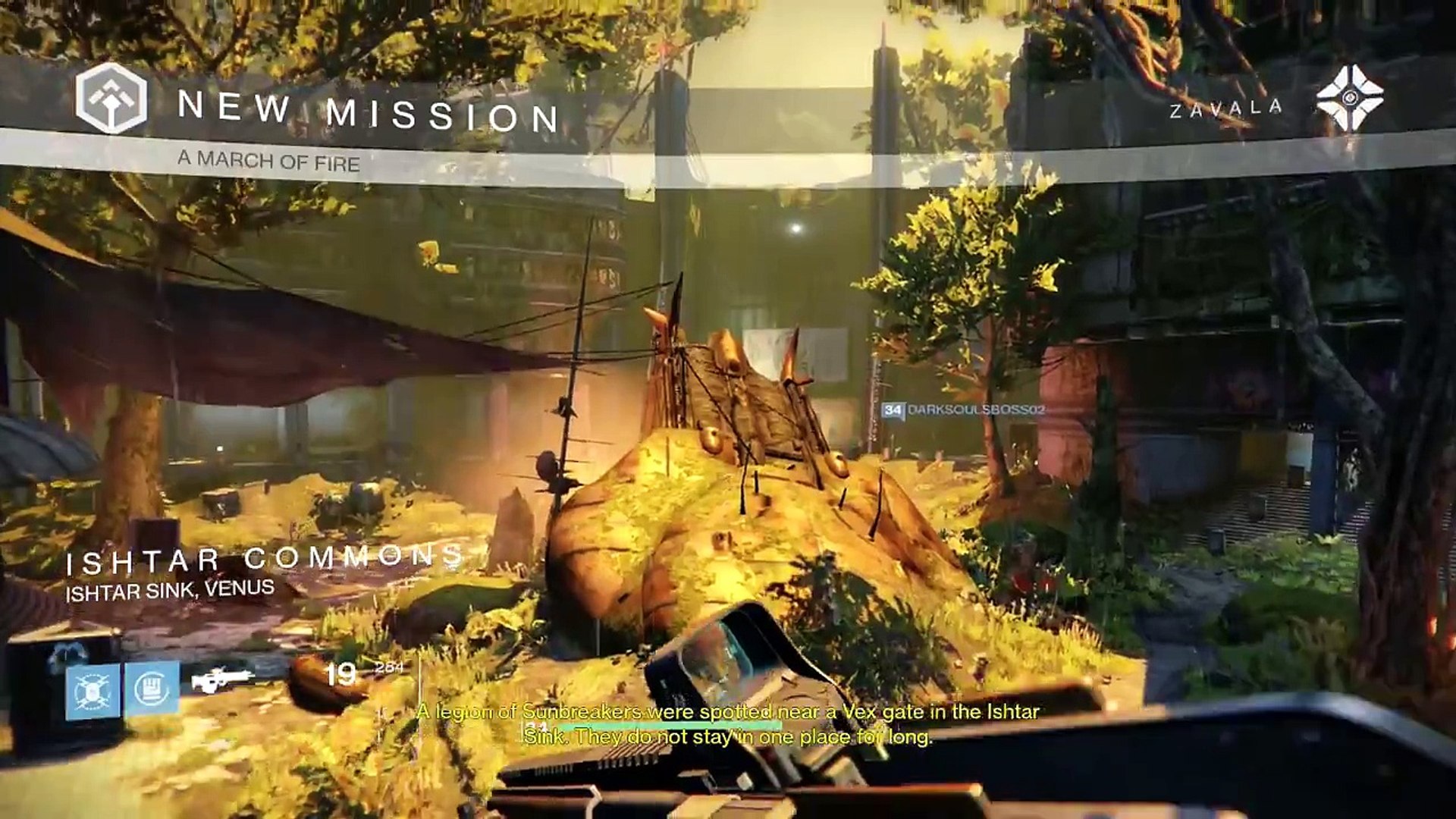Select the equipped rifle weapon icon

tap(221, 679)
